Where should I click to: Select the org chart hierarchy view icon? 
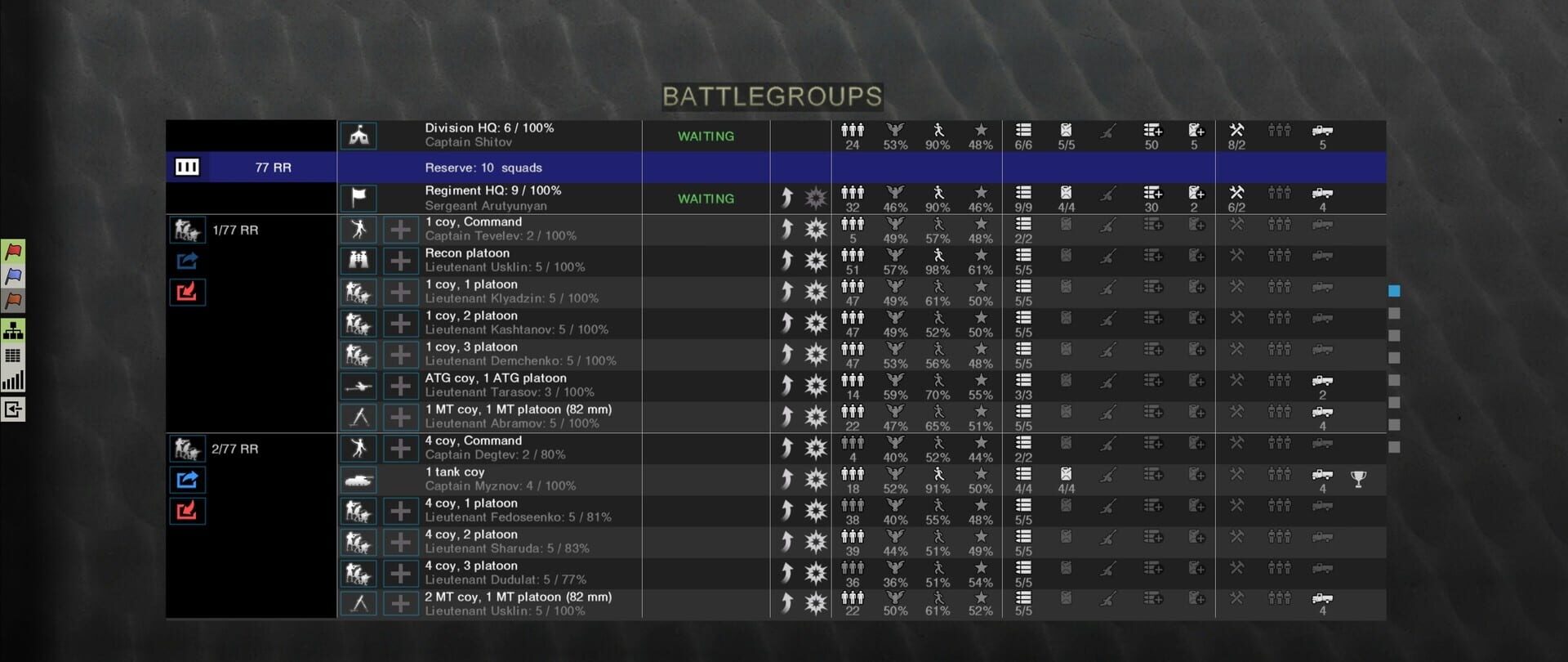pyautogui.click(x=14, y=330)
